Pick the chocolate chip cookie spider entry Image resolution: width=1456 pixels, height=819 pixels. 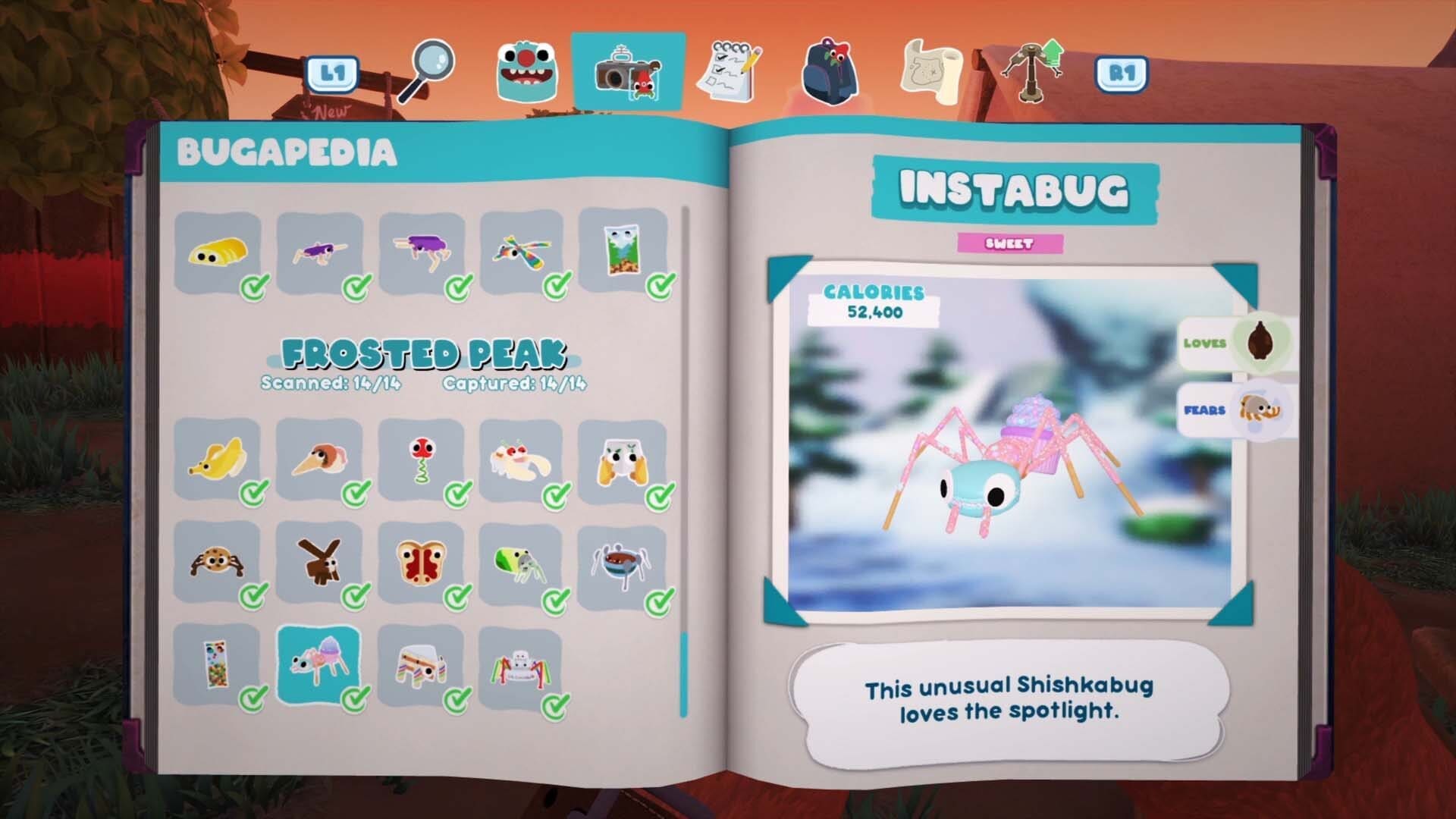coord(218,563)
